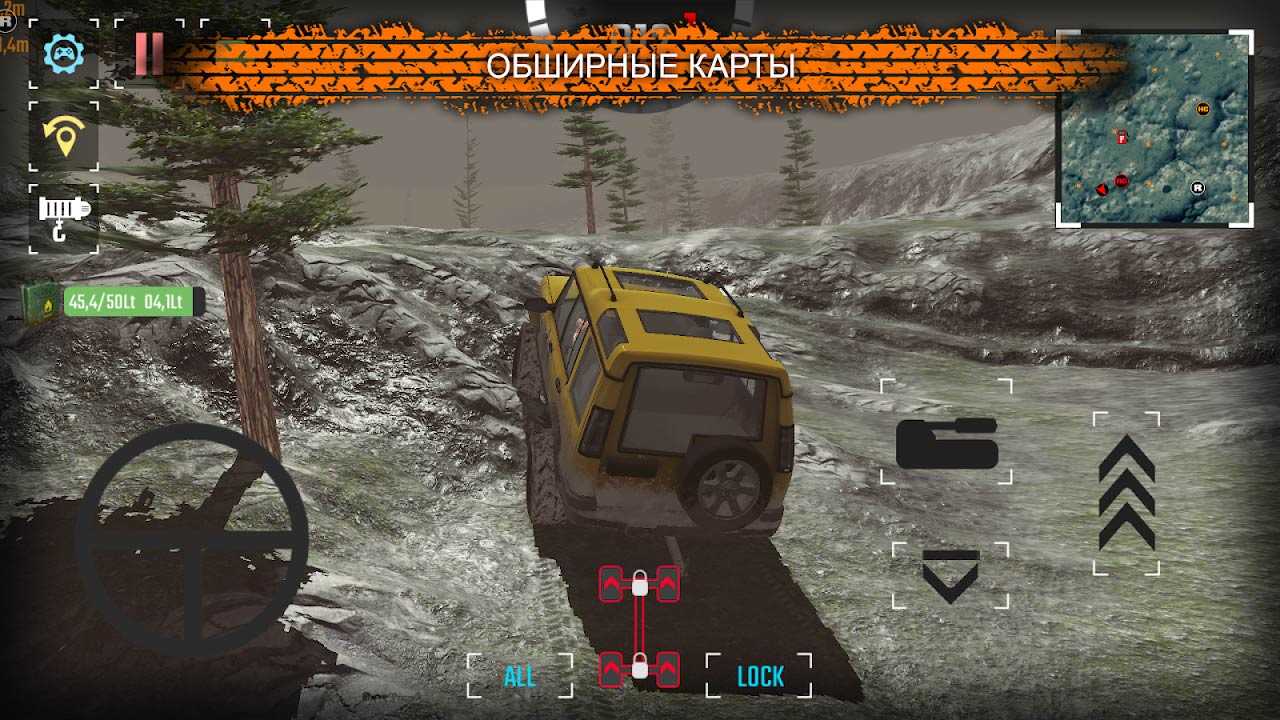
Task: Open the gamepad controls settings icon
Action: (63, 52)
